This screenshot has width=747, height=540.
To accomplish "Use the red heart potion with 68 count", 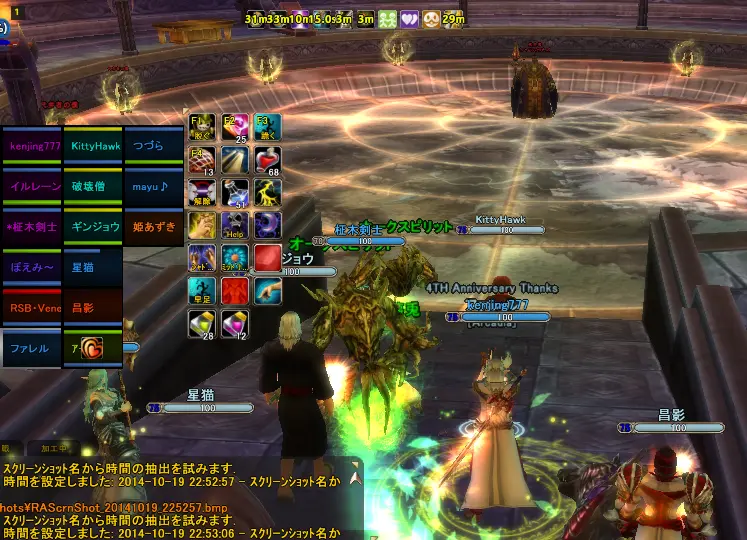I will pos(267,160).
